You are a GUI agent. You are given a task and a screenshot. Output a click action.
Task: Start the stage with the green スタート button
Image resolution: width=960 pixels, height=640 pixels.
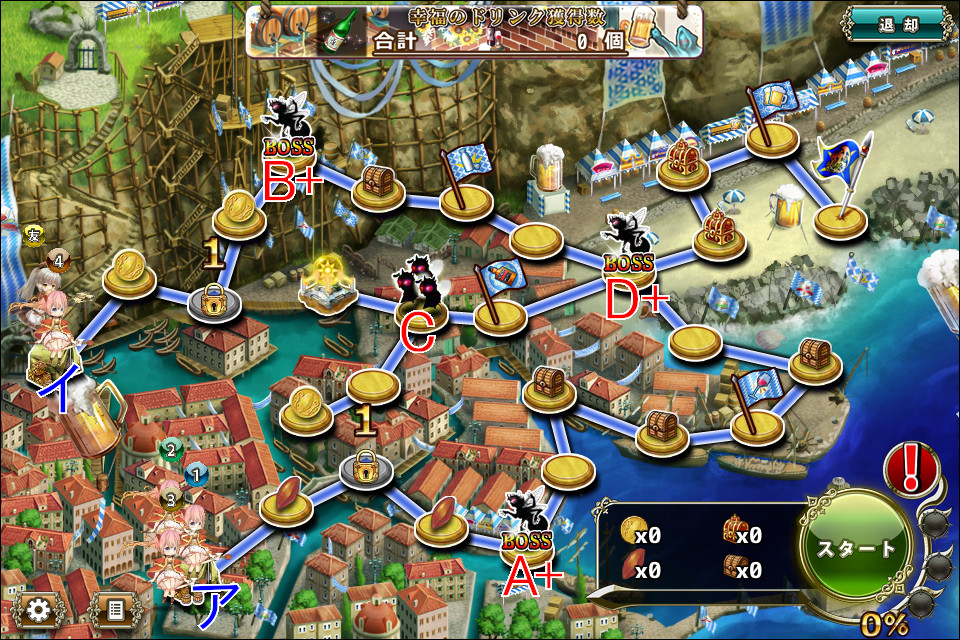857,547
